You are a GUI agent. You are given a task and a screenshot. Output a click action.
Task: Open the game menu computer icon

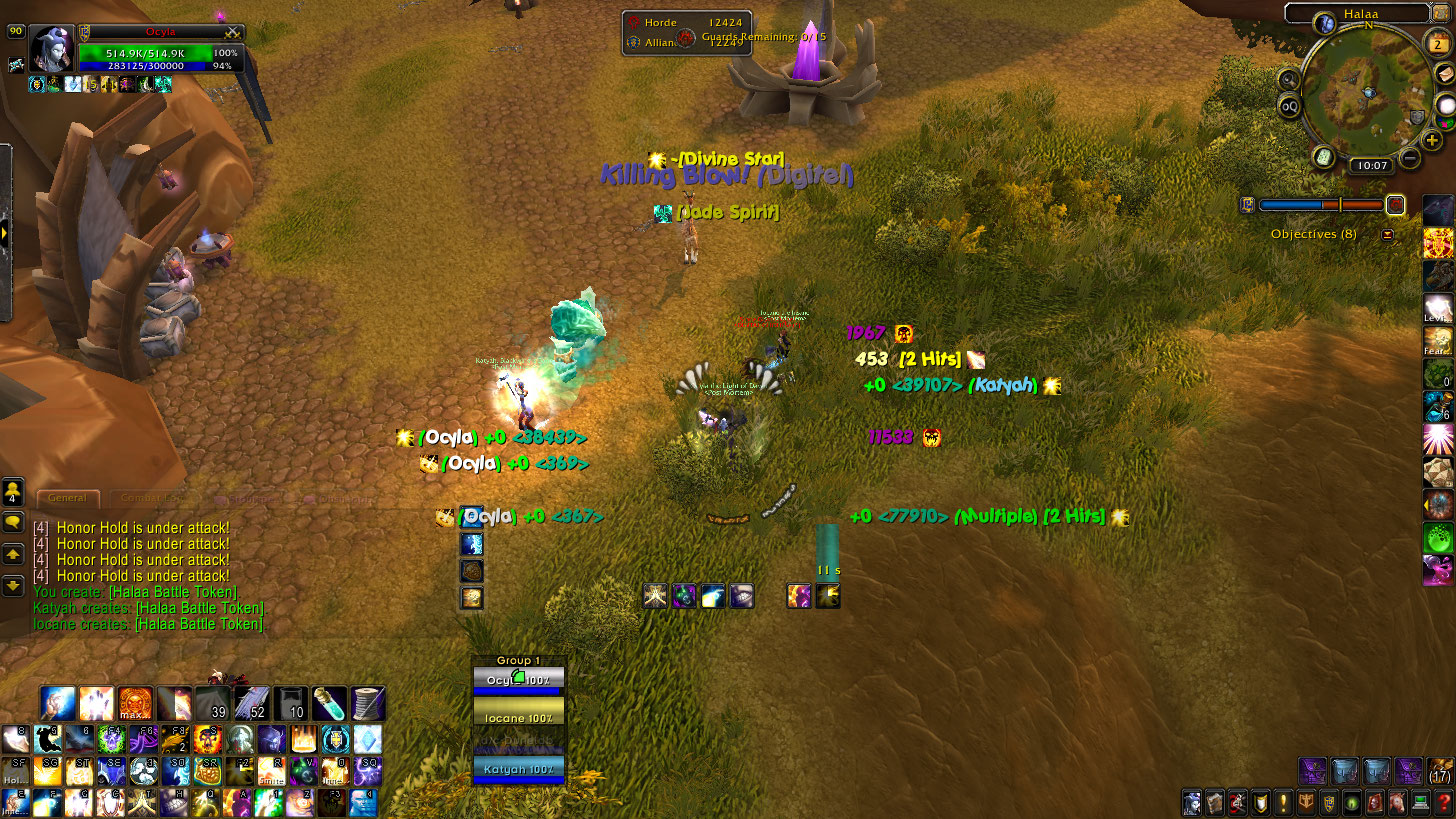[1422, 803]
